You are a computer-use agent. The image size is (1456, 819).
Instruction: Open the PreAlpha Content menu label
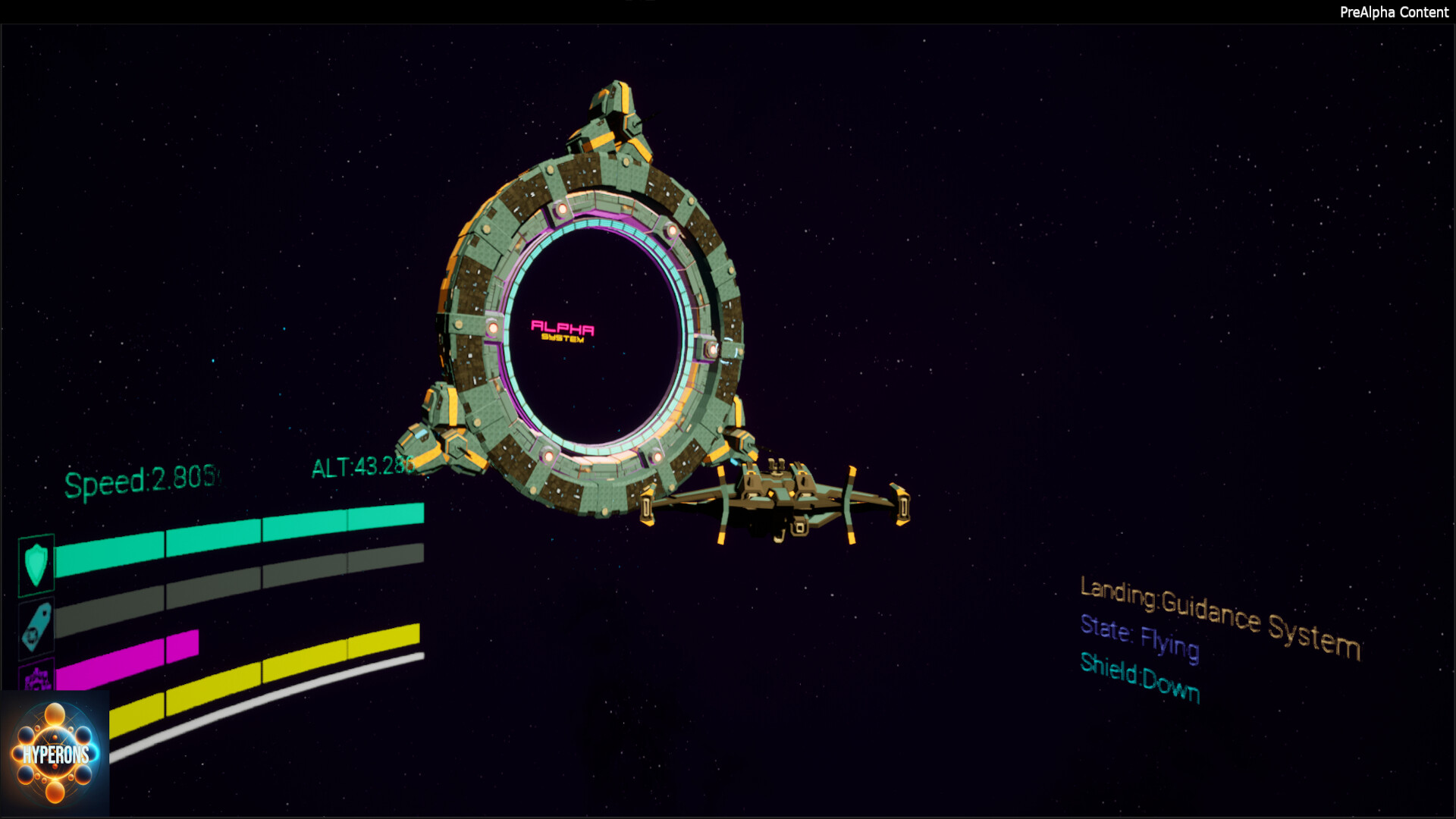coord(1395,12)
